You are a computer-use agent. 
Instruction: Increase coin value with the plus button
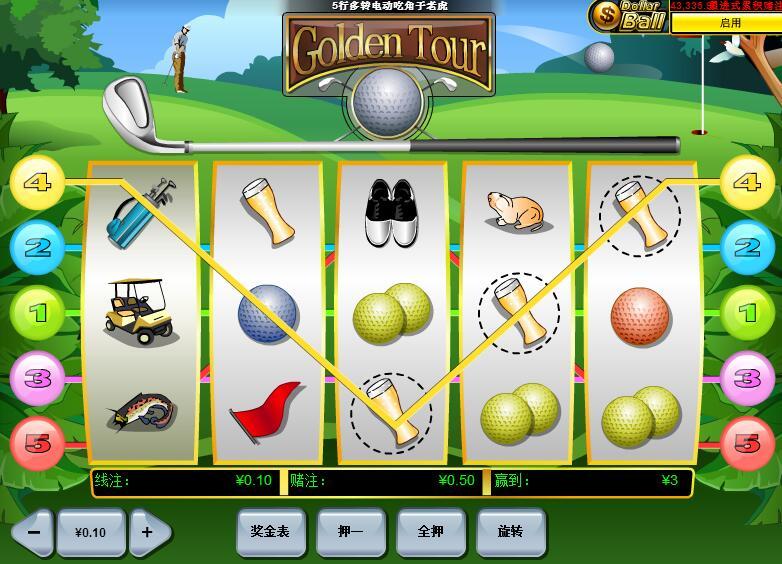148,532
